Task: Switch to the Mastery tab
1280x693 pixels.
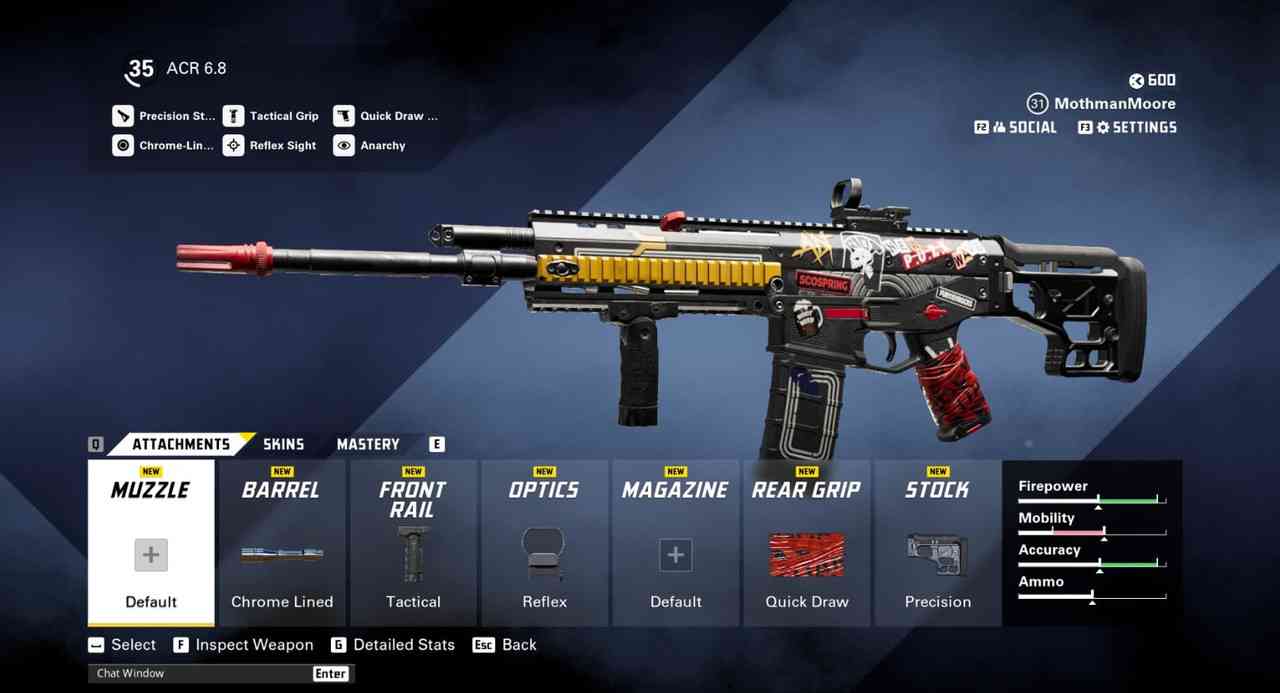Action: [368, 444]
